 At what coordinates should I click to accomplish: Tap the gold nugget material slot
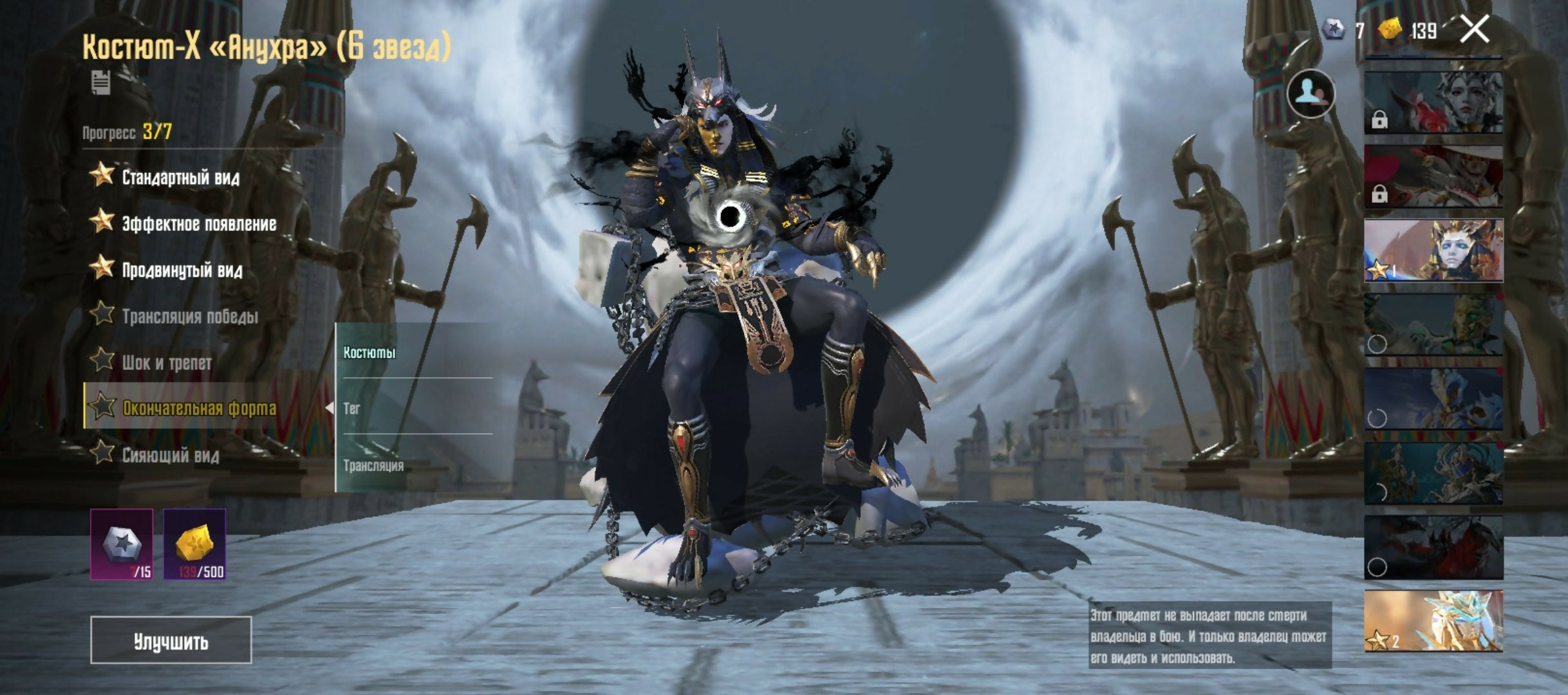194,544
